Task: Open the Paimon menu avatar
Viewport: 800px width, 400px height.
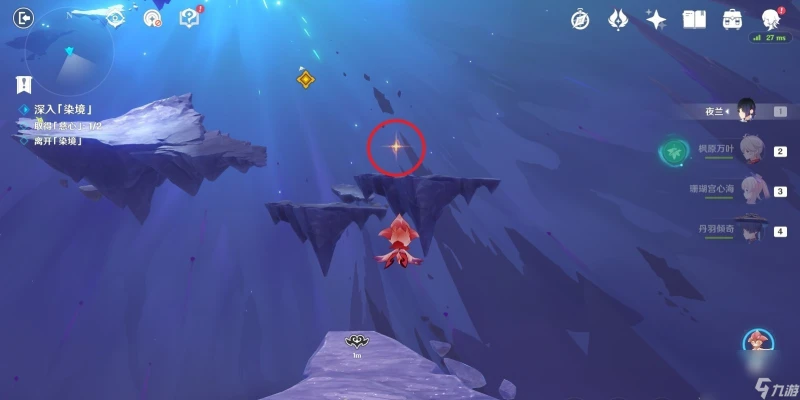Action: point(770,19)
